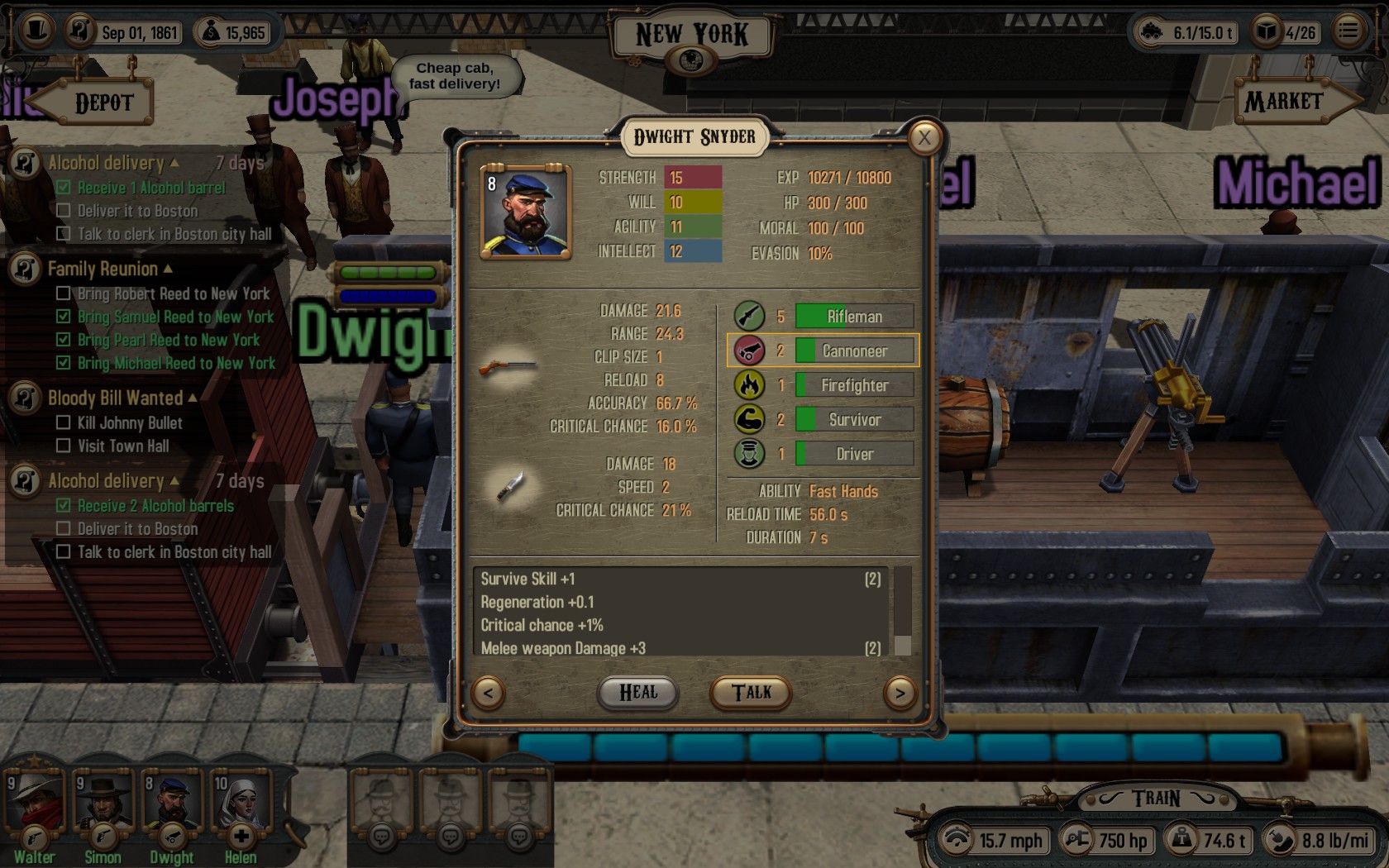1389x868 pixels.
Task: Collapse the Family Reunion quest
Action: click(x=168, y=269)
